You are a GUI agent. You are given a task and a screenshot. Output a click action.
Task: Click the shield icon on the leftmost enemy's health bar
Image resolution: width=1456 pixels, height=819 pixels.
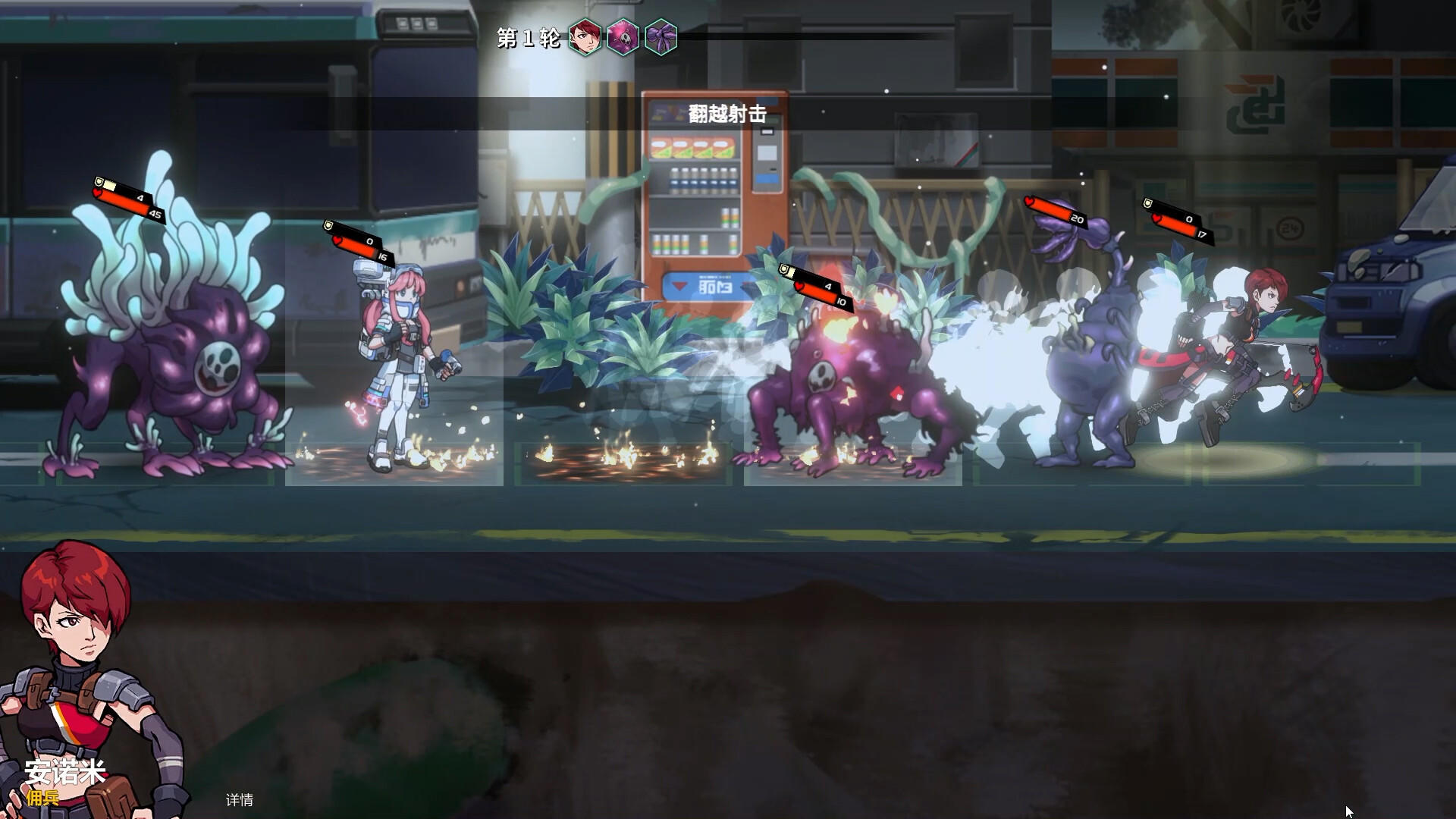99,182
